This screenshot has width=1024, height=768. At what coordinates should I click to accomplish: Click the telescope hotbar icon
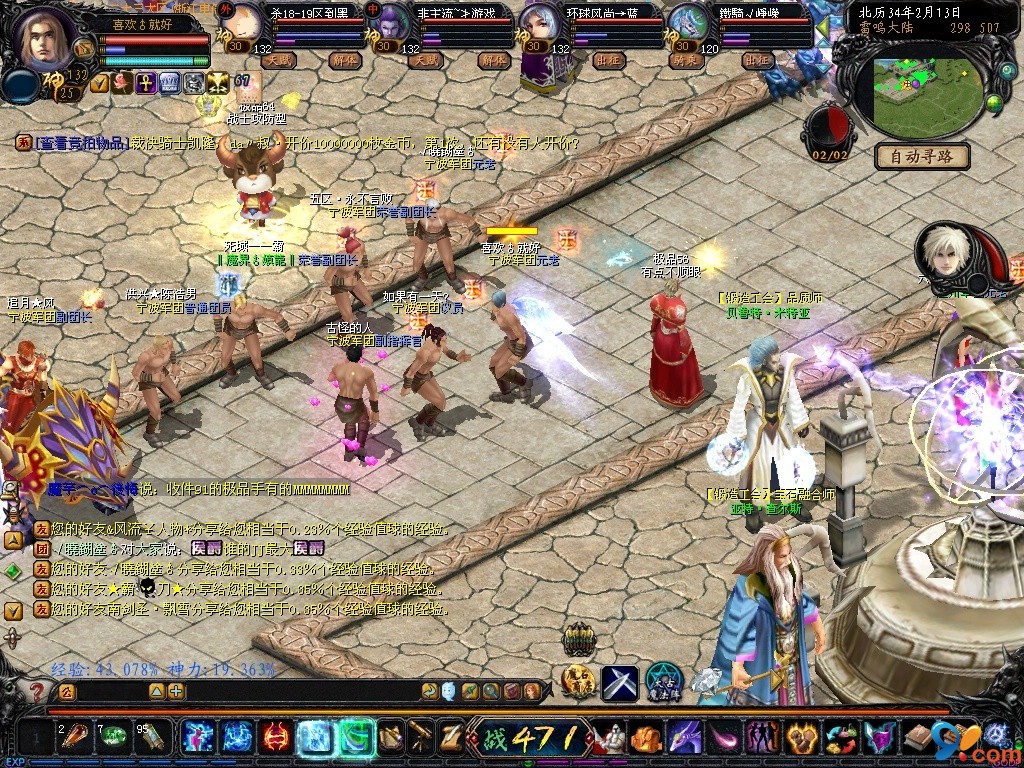pyautogui.click(x=421, y=738)
